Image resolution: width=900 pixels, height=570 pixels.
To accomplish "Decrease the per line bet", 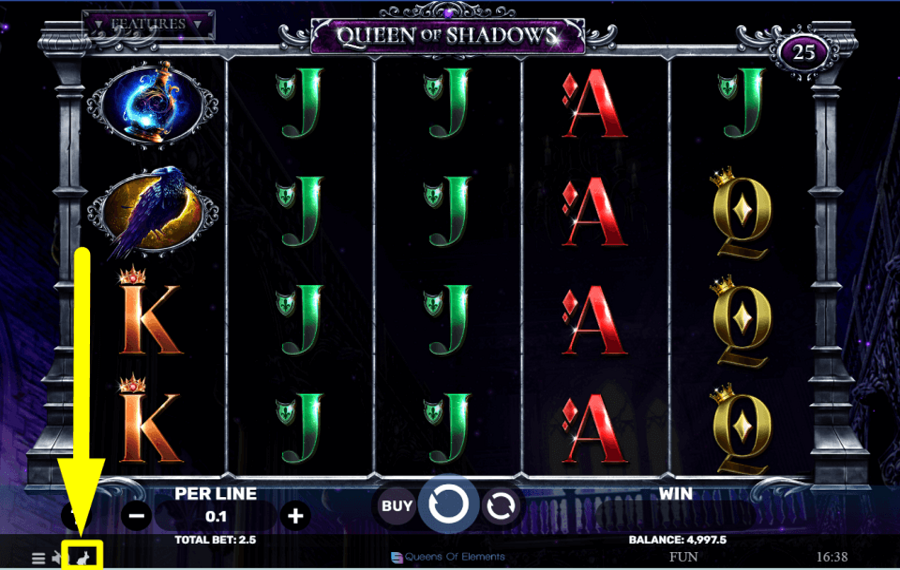I will pos(138,516).
